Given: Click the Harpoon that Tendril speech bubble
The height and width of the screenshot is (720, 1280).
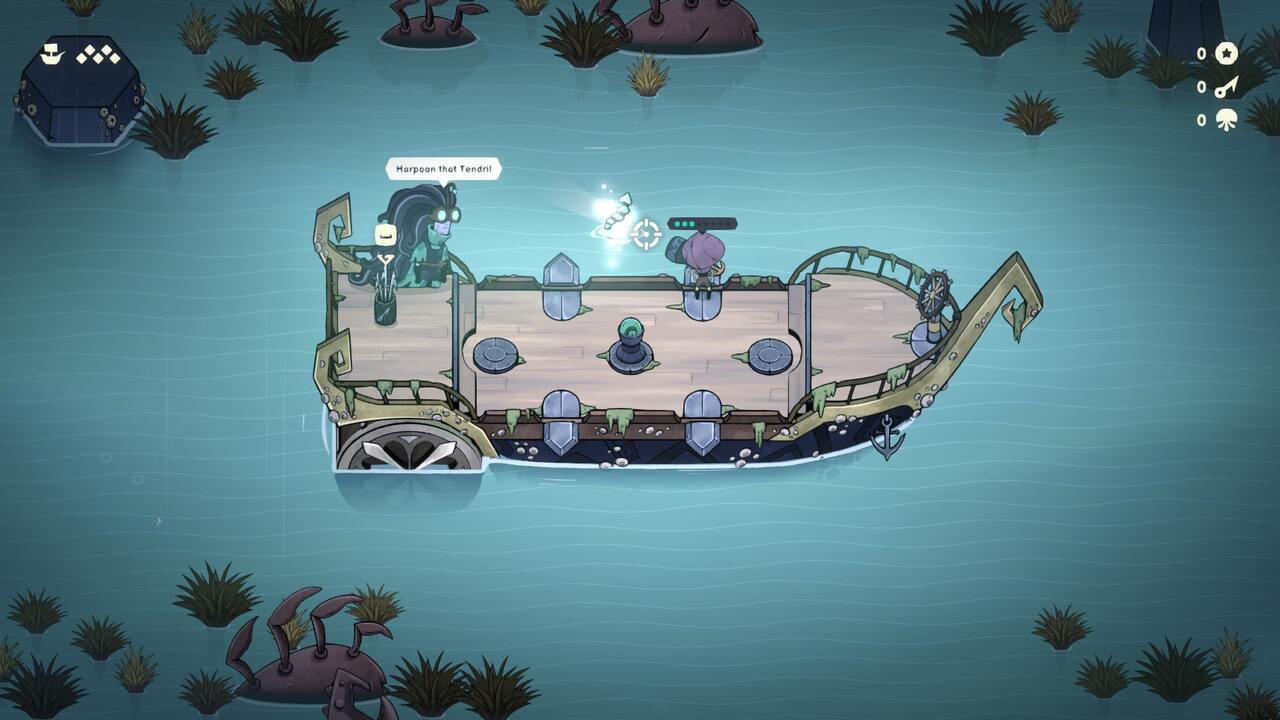Looking at the screenshot, I should tap(444, 169).
